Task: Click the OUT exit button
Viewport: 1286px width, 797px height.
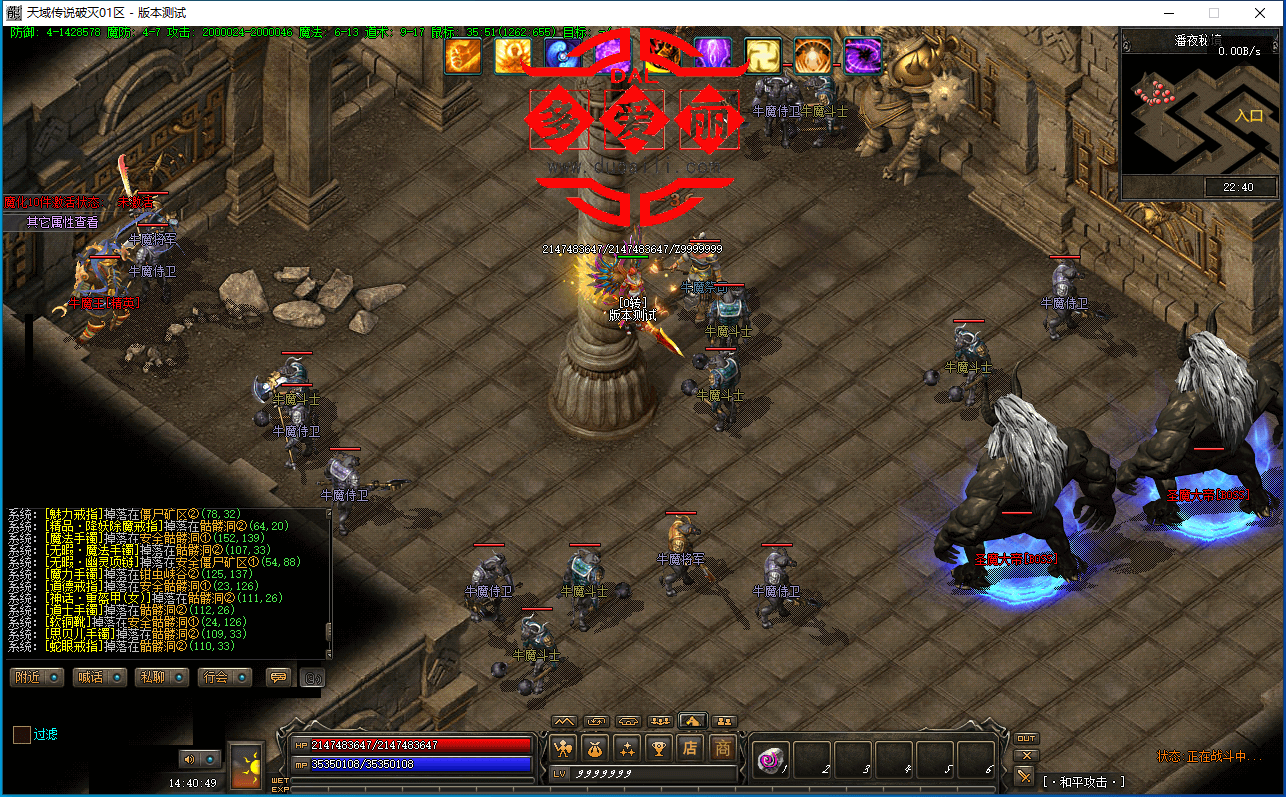Action: click(1026, 738)
